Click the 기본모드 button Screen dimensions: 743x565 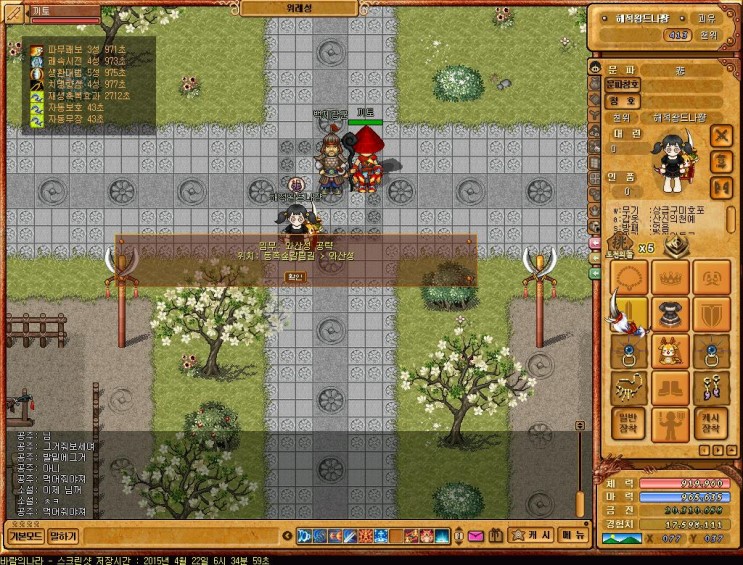[x=23, y=536]
